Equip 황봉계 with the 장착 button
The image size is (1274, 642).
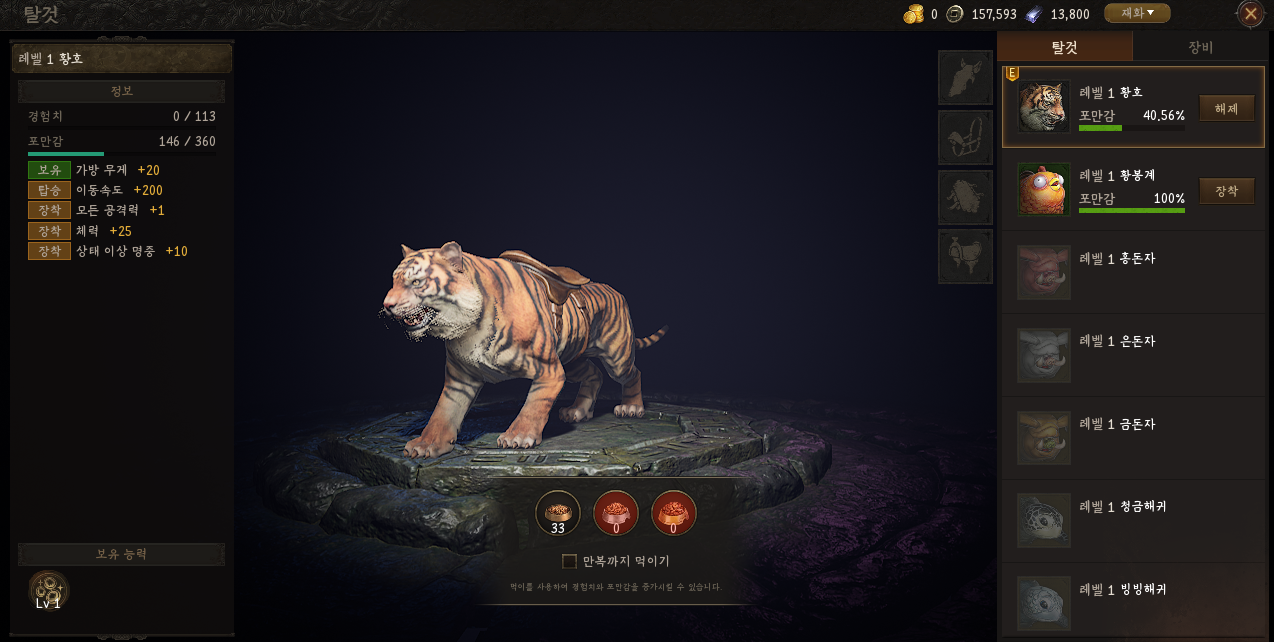pyautogui.click(x=1226, y=191)
